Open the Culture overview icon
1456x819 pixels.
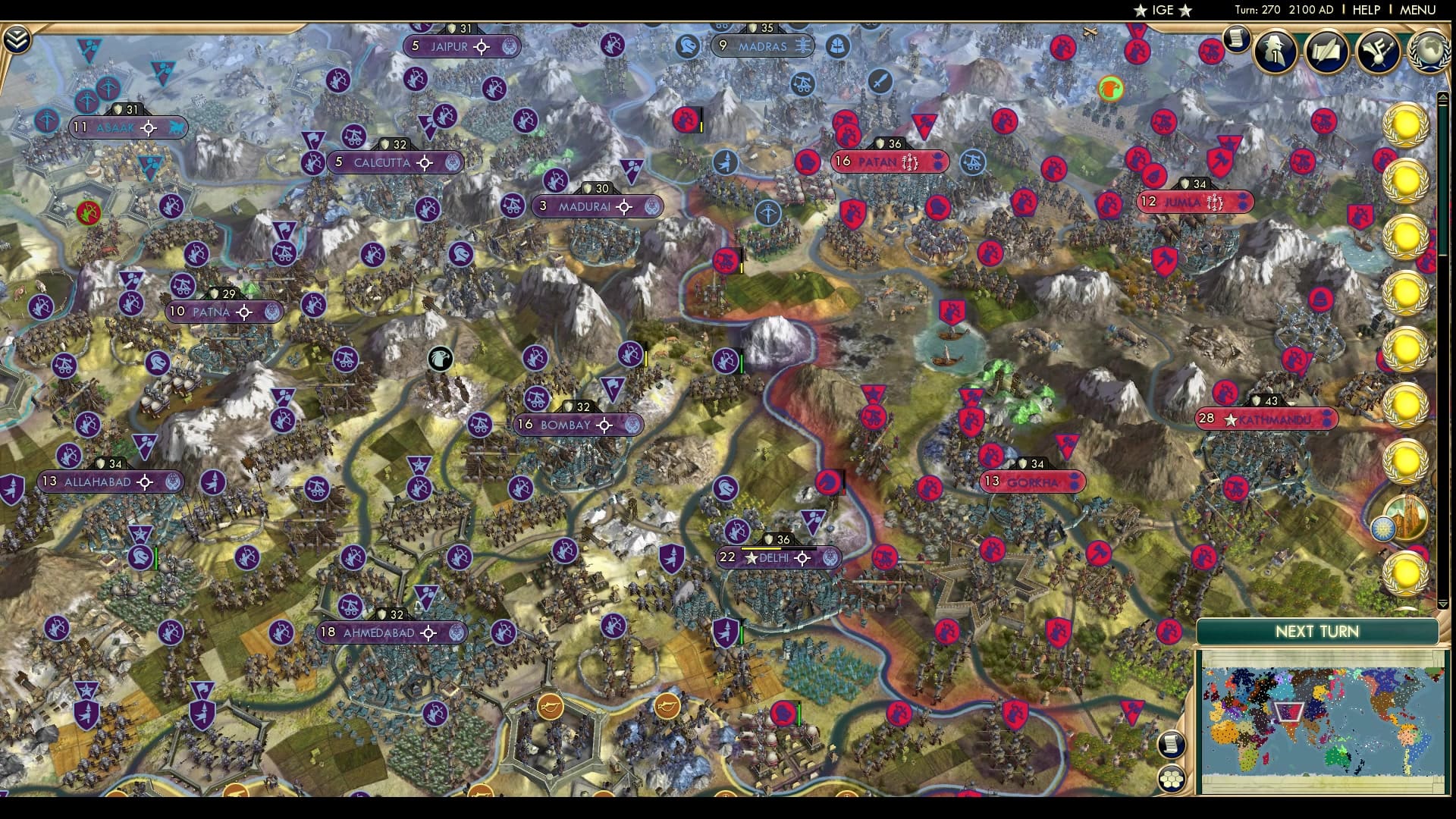point(1379,52)
